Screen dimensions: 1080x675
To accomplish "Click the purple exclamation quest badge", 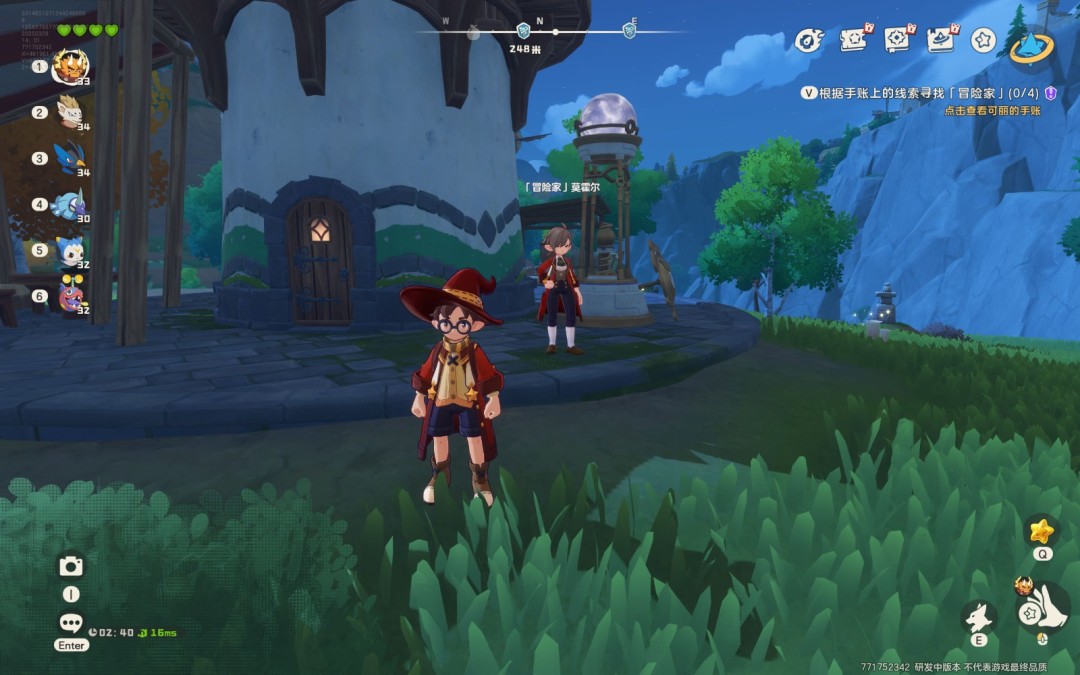I will coord(1050,92).
